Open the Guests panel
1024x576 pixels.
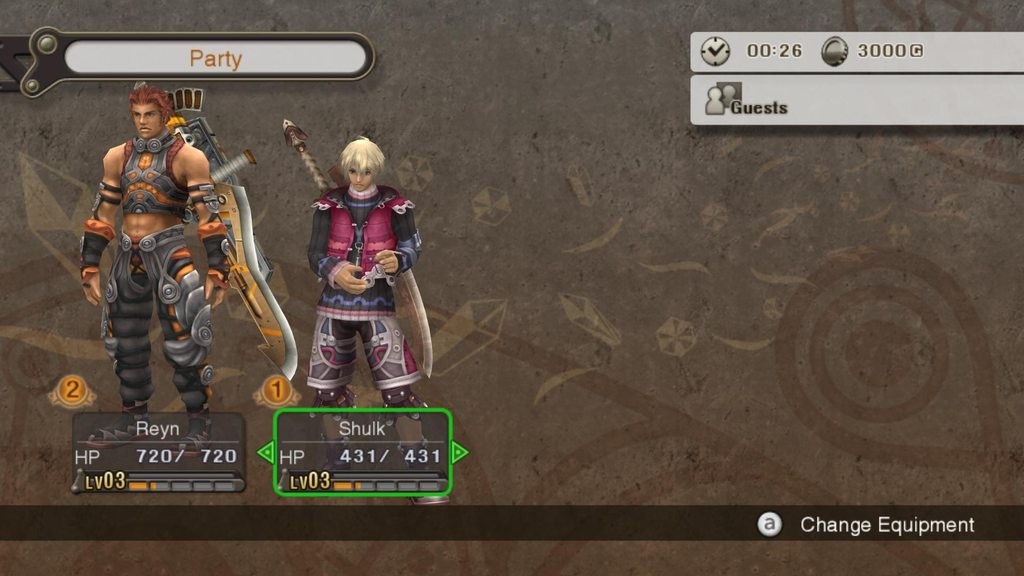coord(857,103)
